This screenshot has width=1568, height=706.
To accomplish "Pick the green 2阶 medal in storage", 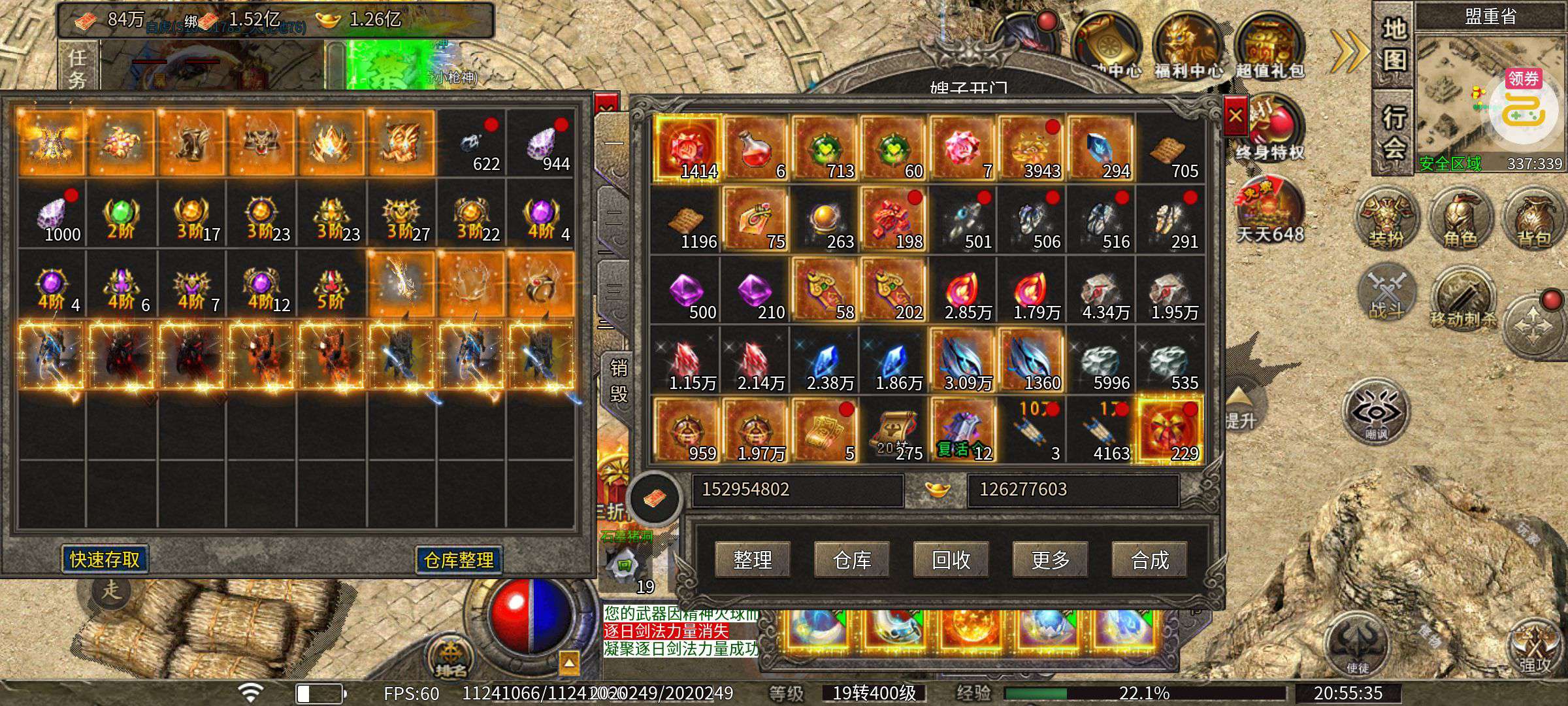I will point(121,216).
